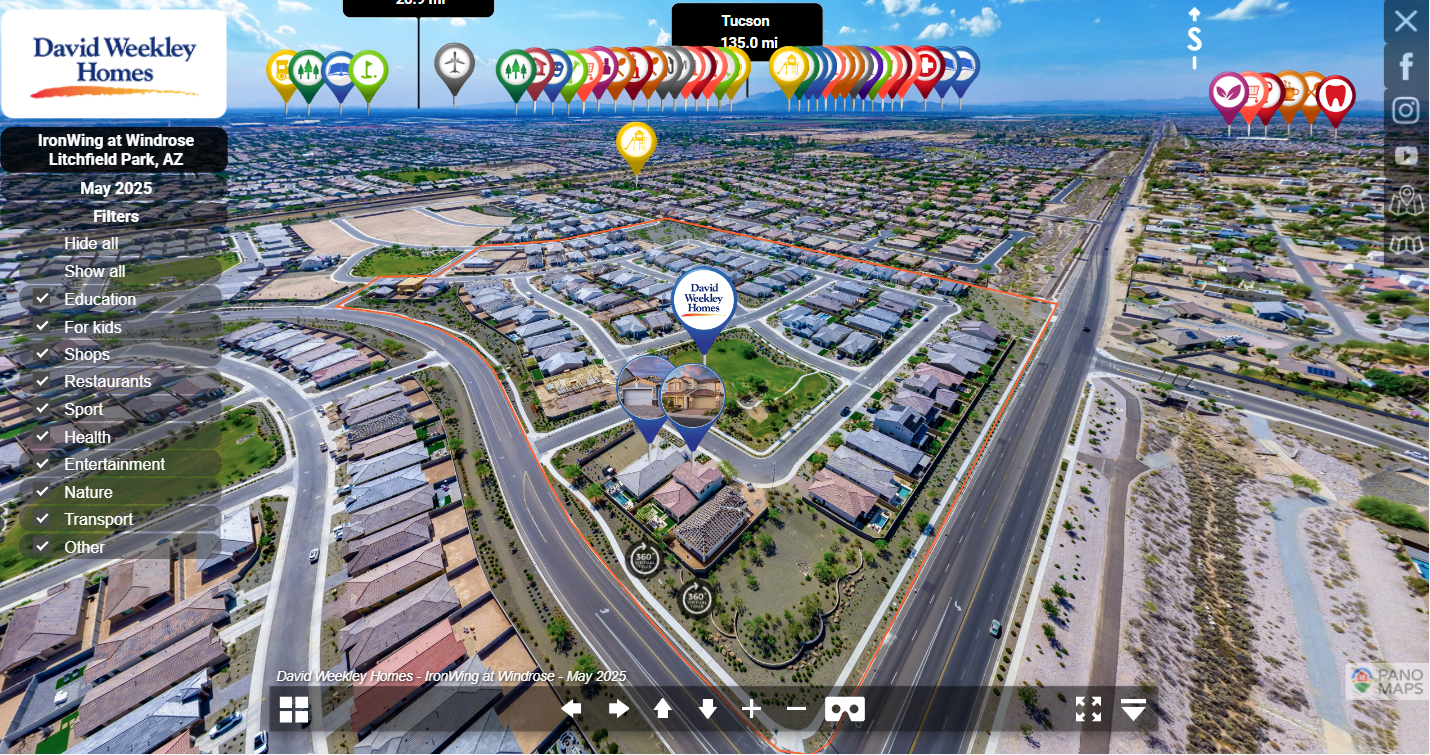
Task: Open the Instagram link
Action: (1406, 110)
